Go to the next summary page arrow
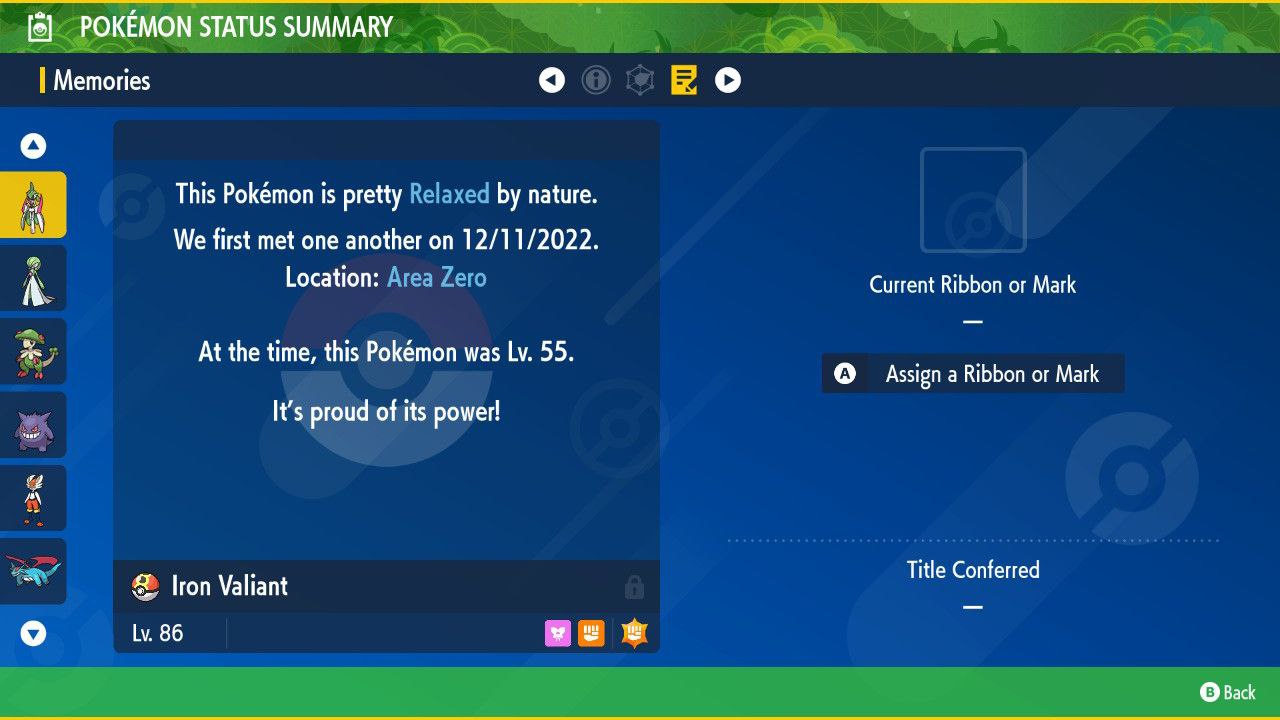This screenshot has width=1280, height=720. (728, 80)
